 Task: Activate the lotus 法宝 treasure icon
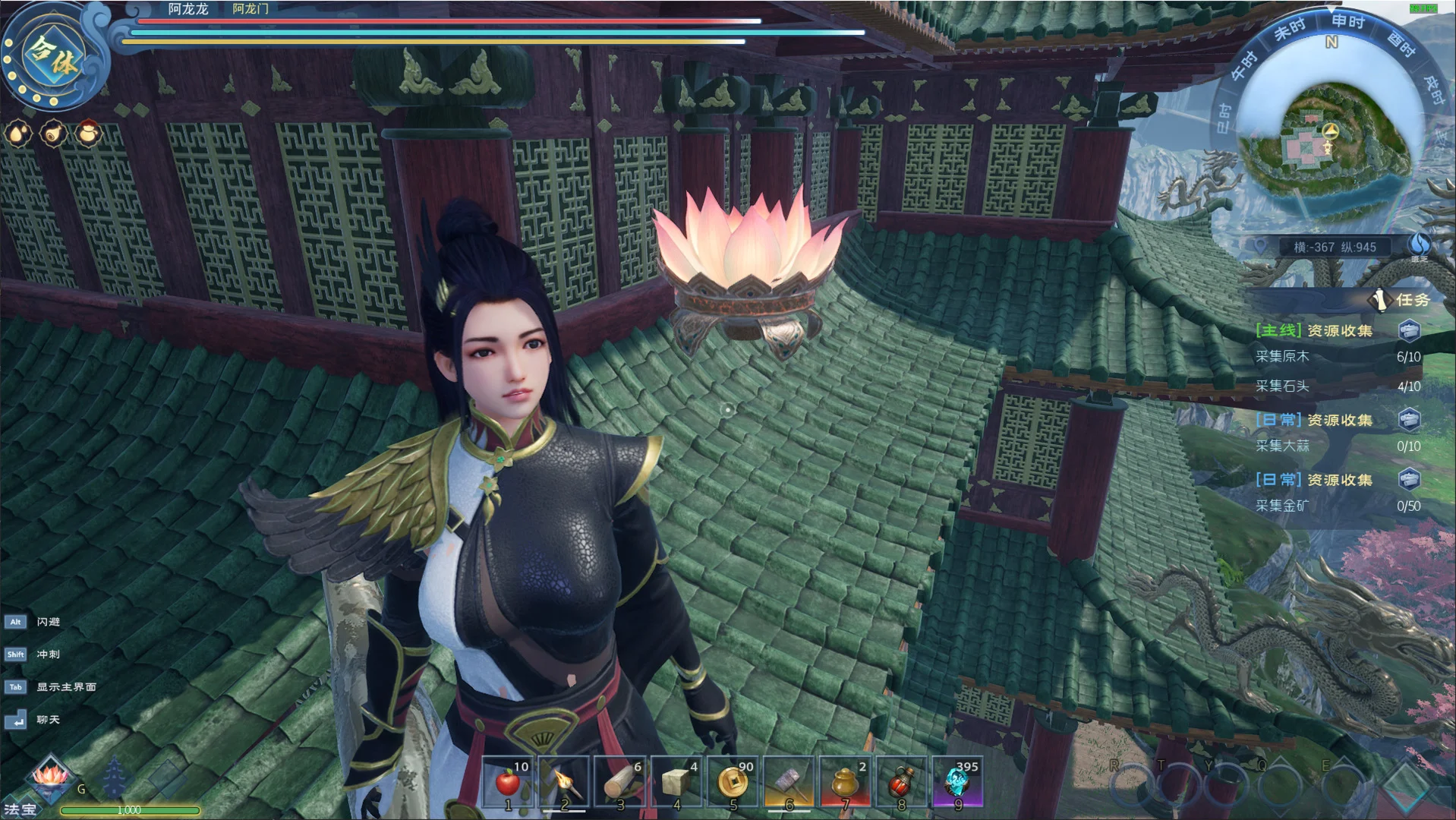(x=49, y=778)
